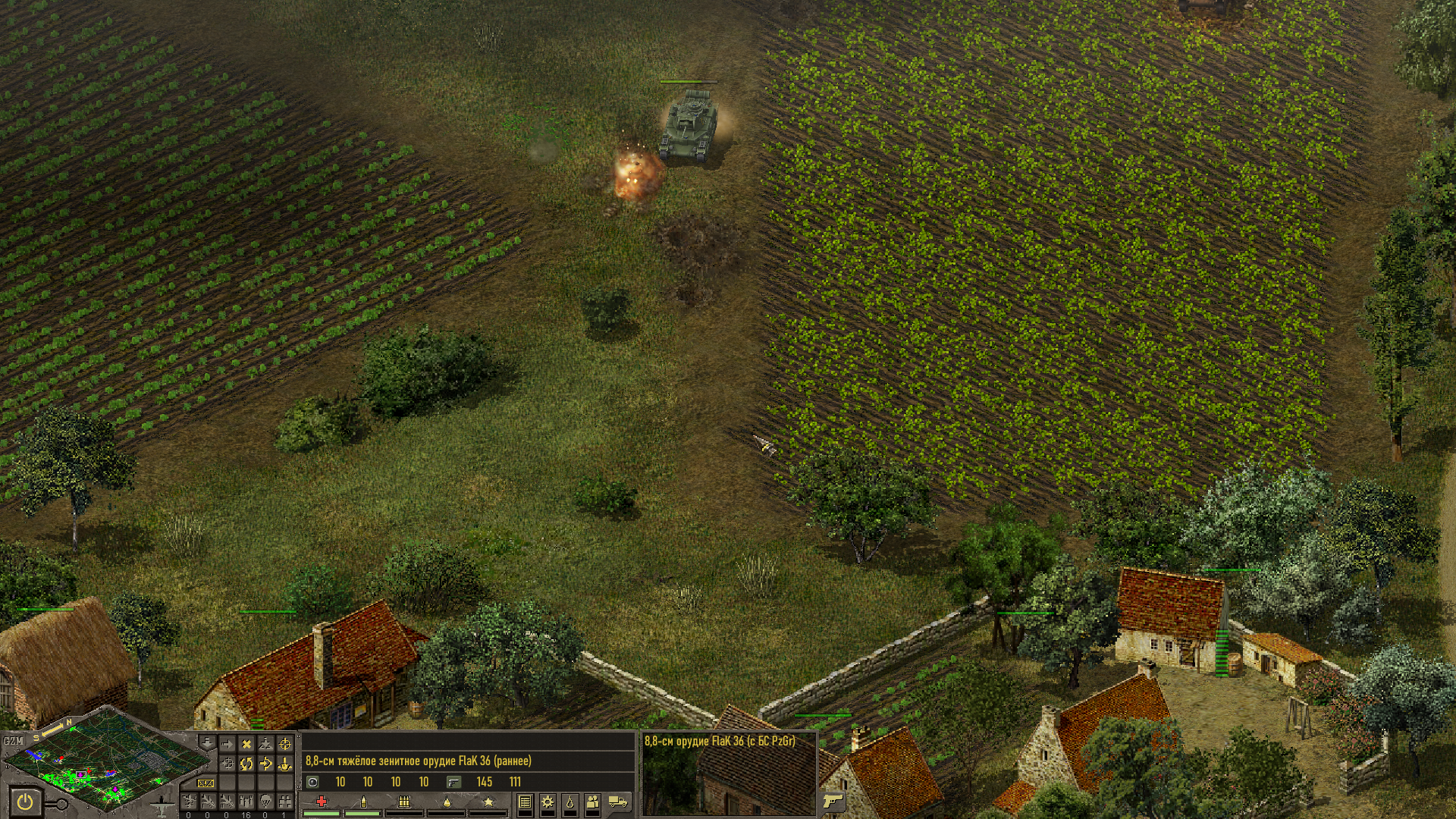Click the gear icon in unit panel
Screen dimensions: 1456x819
coord(547,802)
